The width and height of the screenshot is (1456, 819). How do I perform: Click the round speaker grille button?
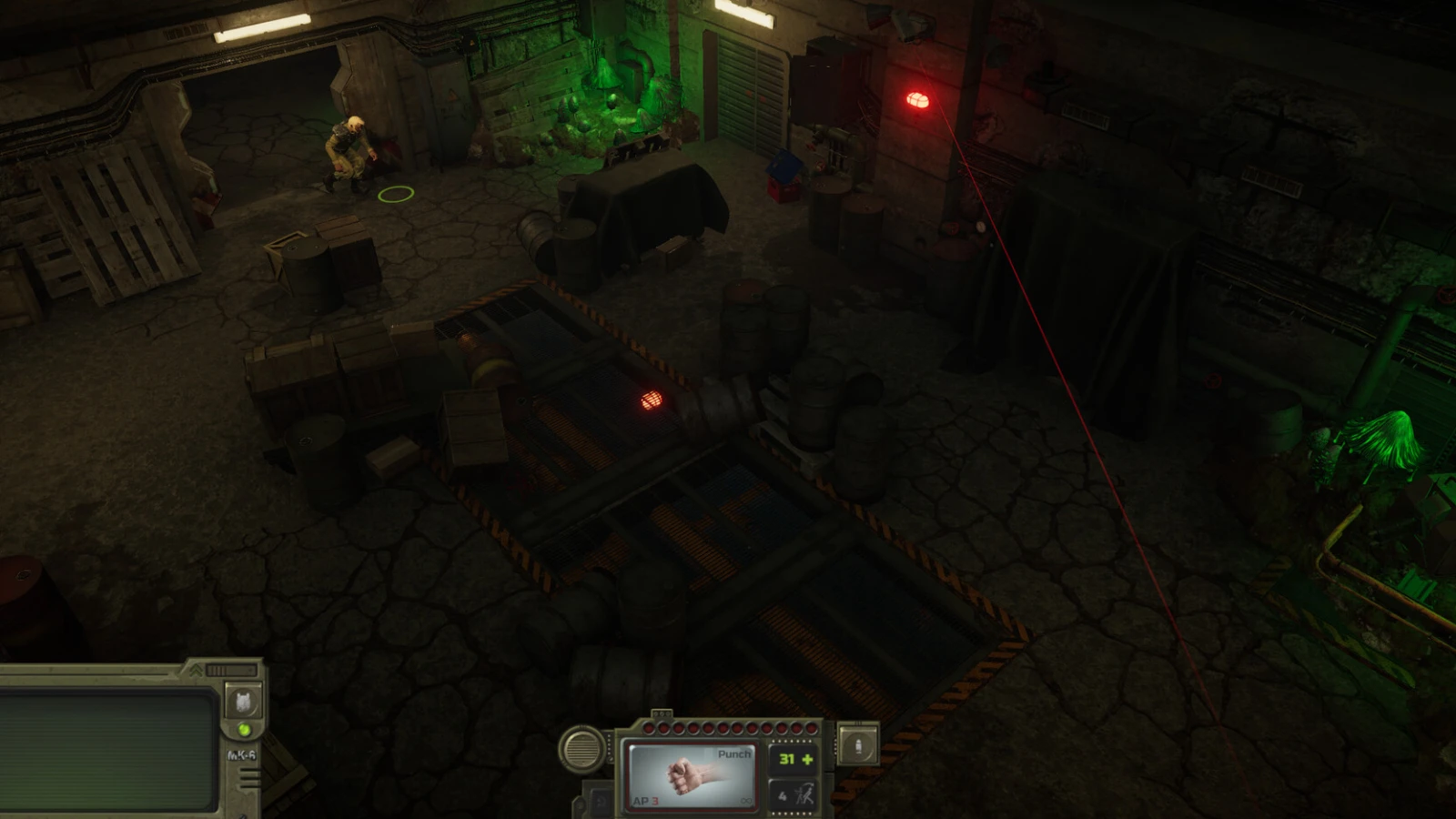[x=582, y=749]
